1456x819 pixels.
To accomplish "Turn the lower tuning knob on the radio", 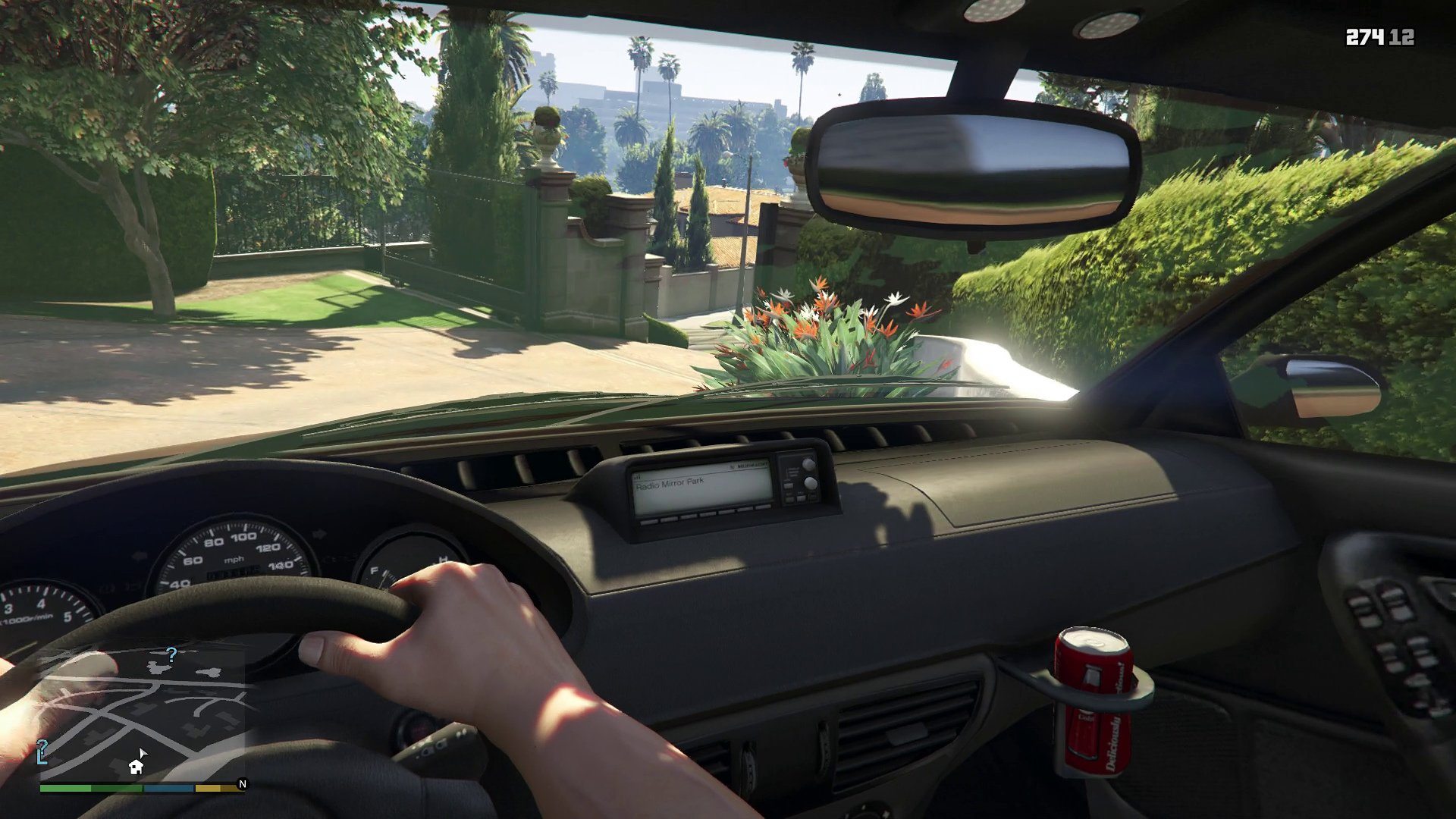I will click(810, 483).
